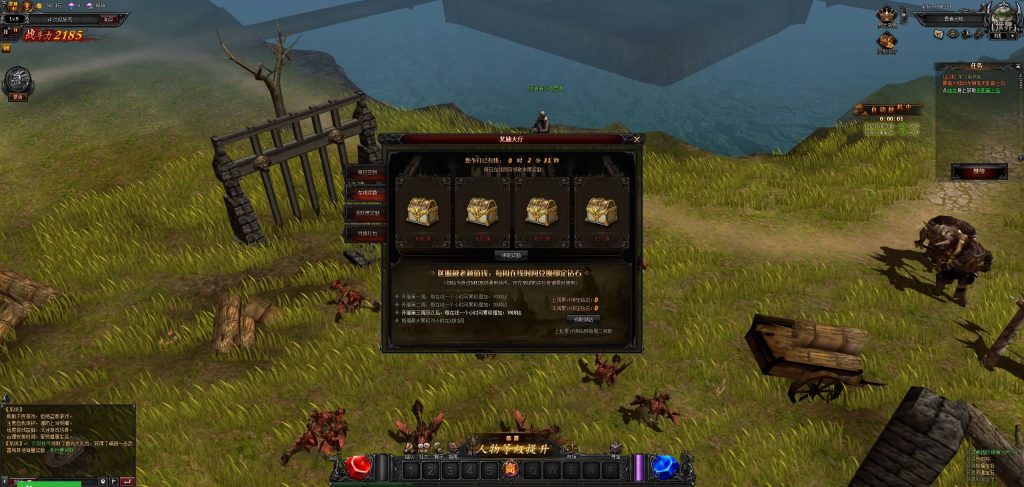Viewport: 1024px width, 487px height.
Task: Claim rewards with button below the chests
Action: [x=510, y=255]
